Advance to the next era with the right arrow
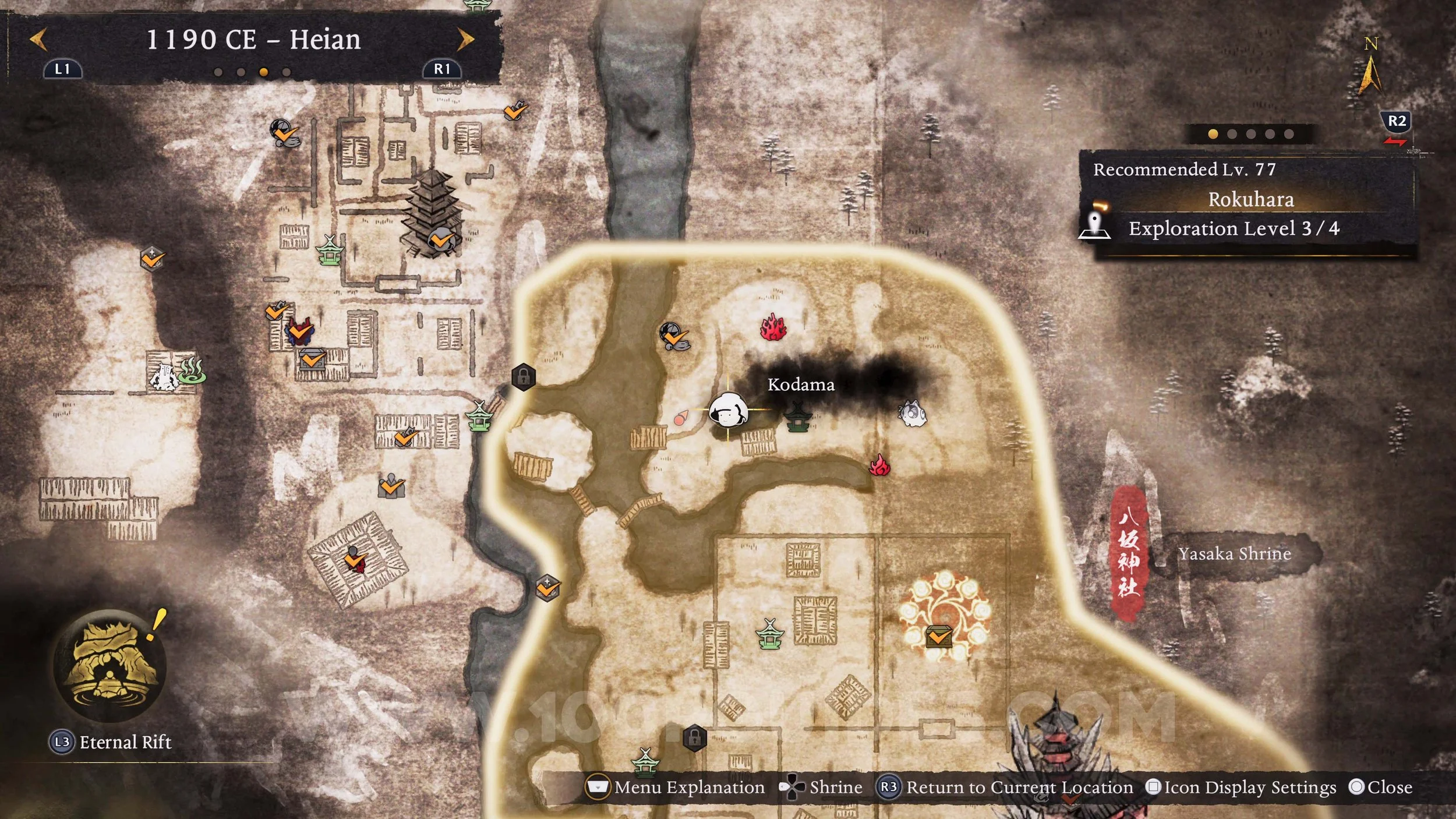The height and width of the screenshot is (819, 1456). click(465, 40)
